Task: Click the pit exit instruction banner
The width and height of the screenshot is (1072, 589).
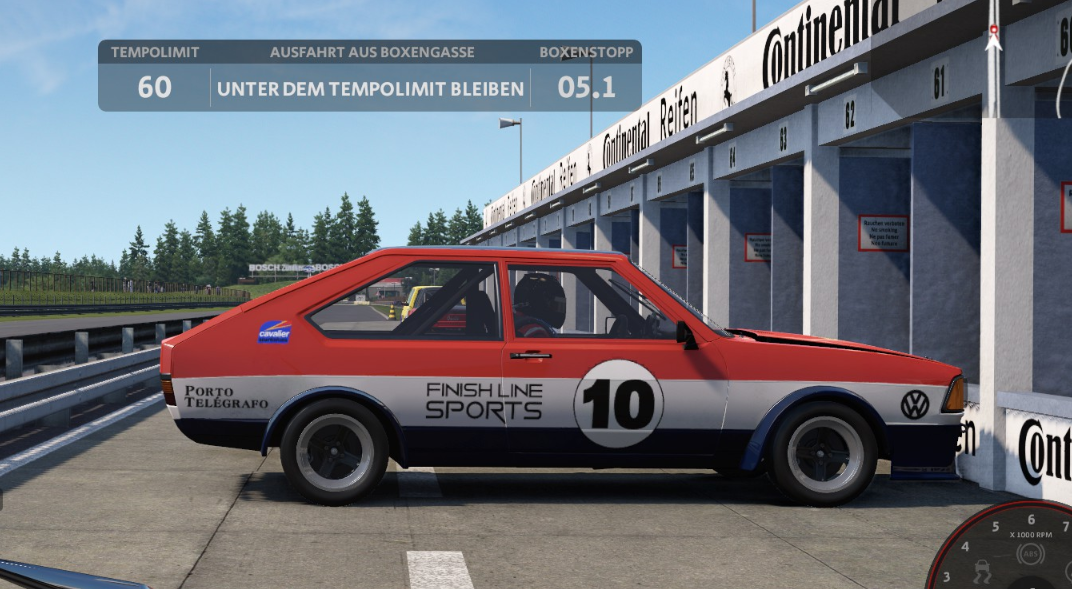Action: click(x=370, y=89)
